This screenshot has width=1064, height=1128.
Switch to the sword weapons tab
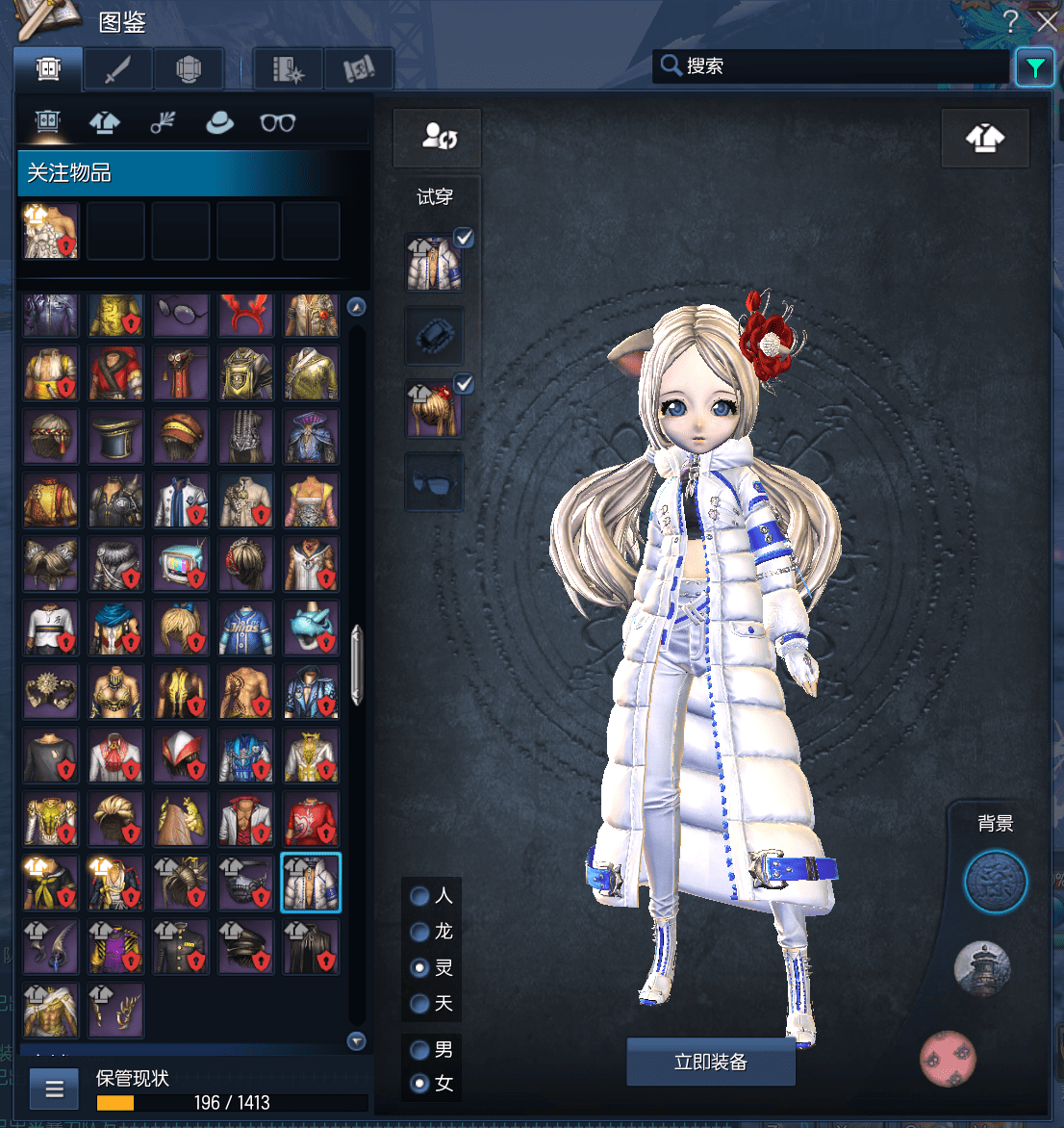[x=117, y=69]
